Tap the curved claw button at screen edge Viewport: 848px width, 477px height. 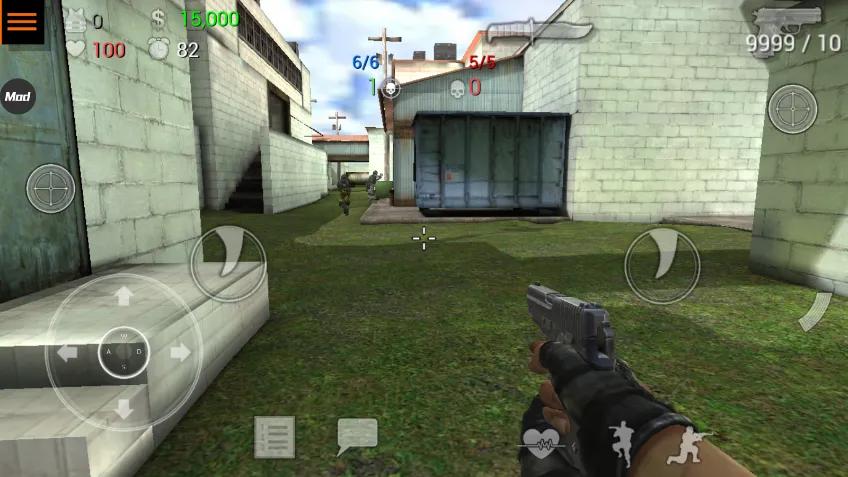click(816, 311)
